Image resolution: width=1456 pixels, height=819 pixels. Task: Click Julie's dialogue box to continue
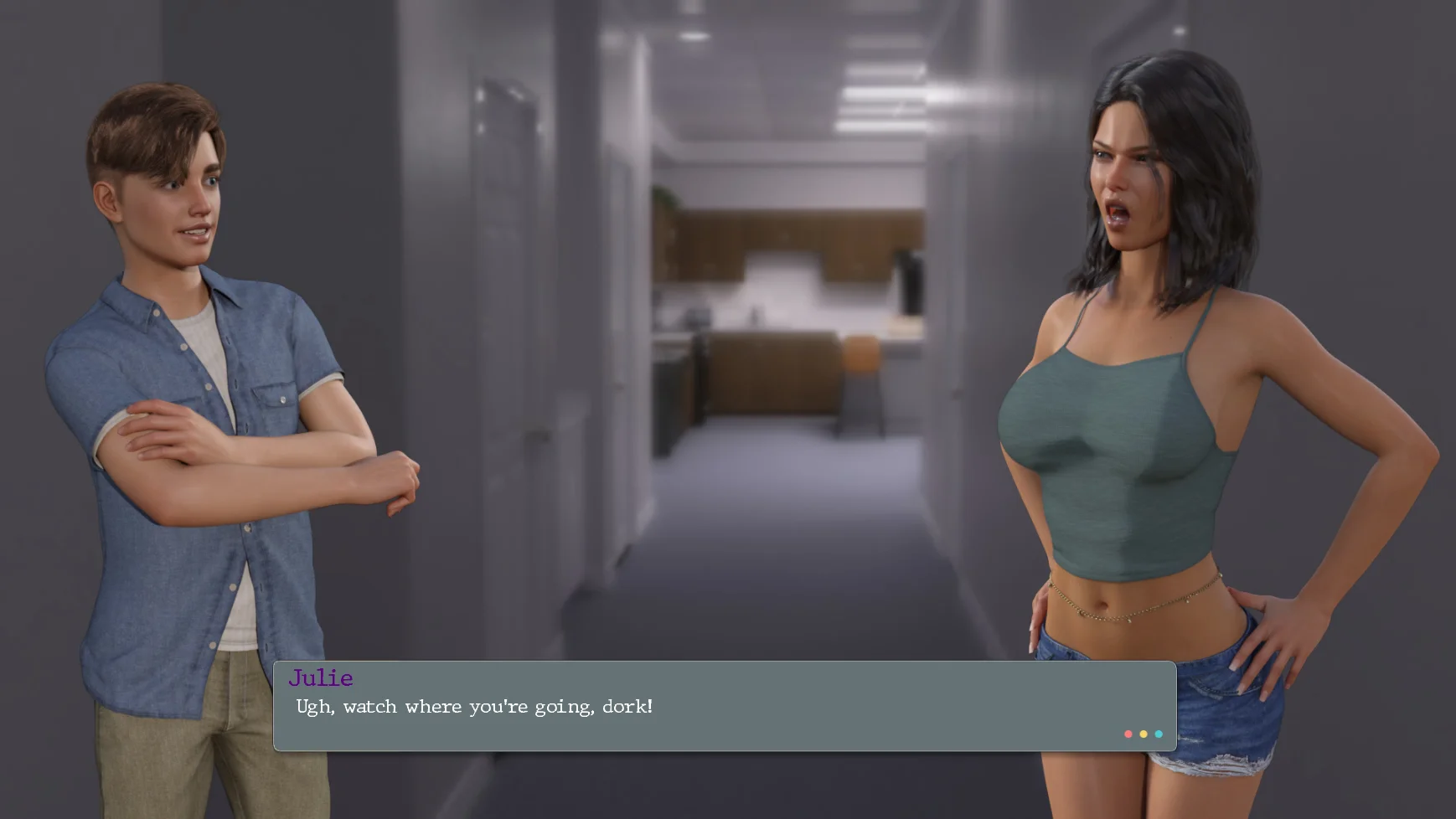pyautogui.click(x=724, y=706)
